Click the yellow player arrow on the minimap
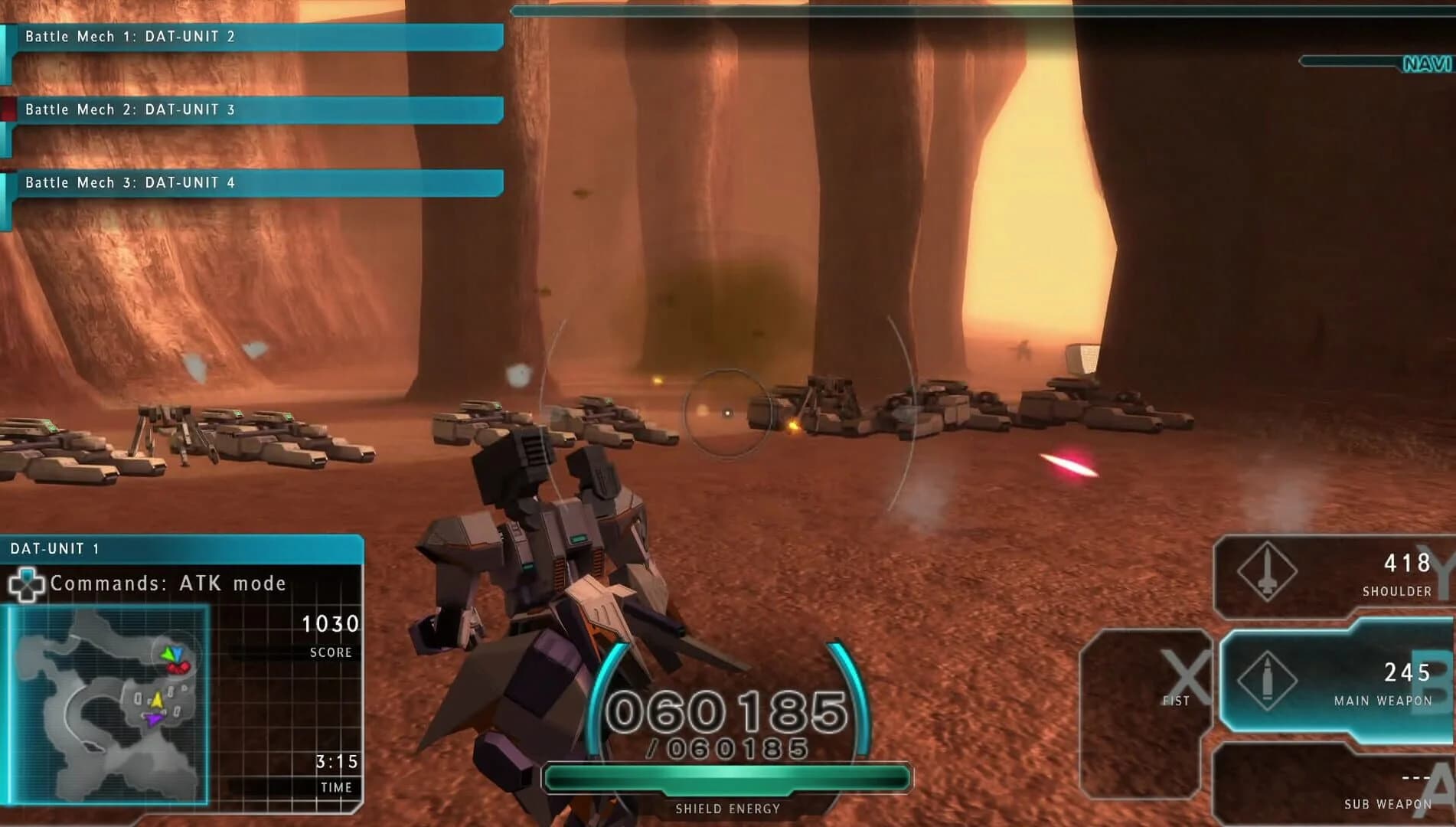This screenshot has width=1456, height=827. [157, 700]
